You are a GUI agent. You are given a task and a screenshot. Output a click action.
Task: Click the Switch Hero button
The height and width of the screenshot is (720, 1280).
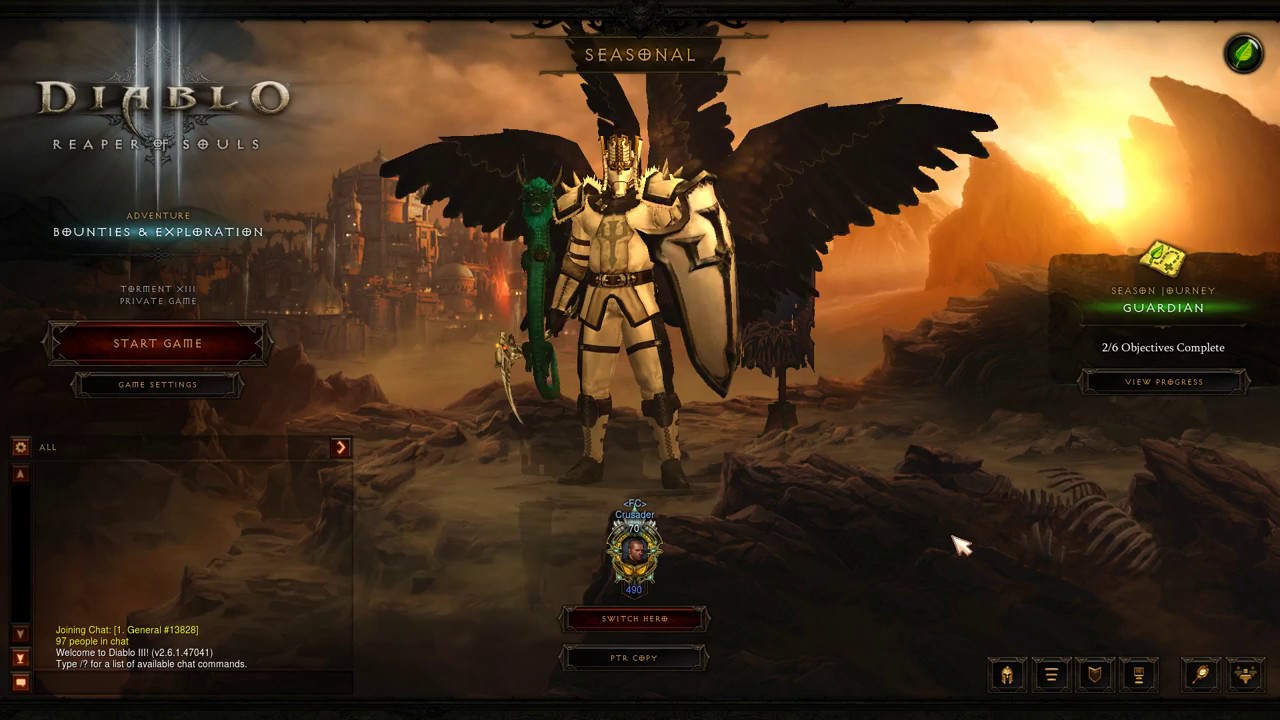634,619
